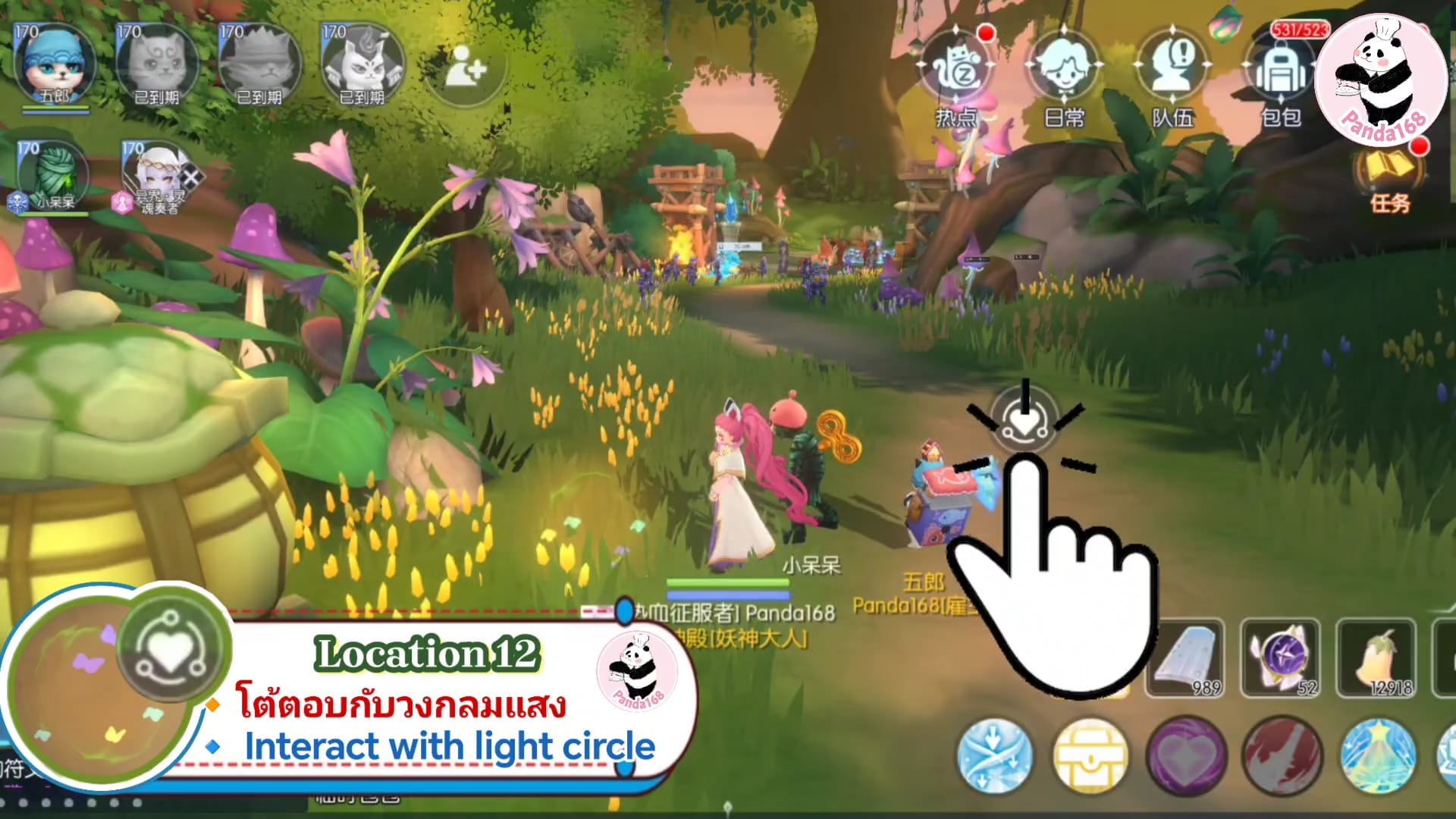Use the purple star orb item
1456x819 pixels.
(1281, 658)
